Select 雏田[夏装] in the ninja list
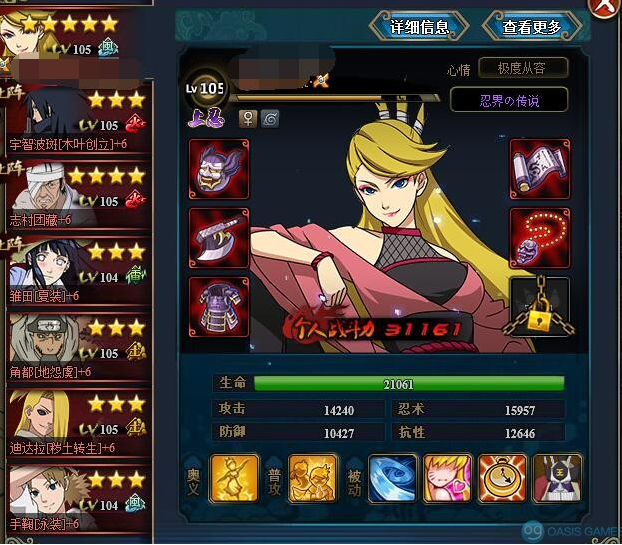 75,272
